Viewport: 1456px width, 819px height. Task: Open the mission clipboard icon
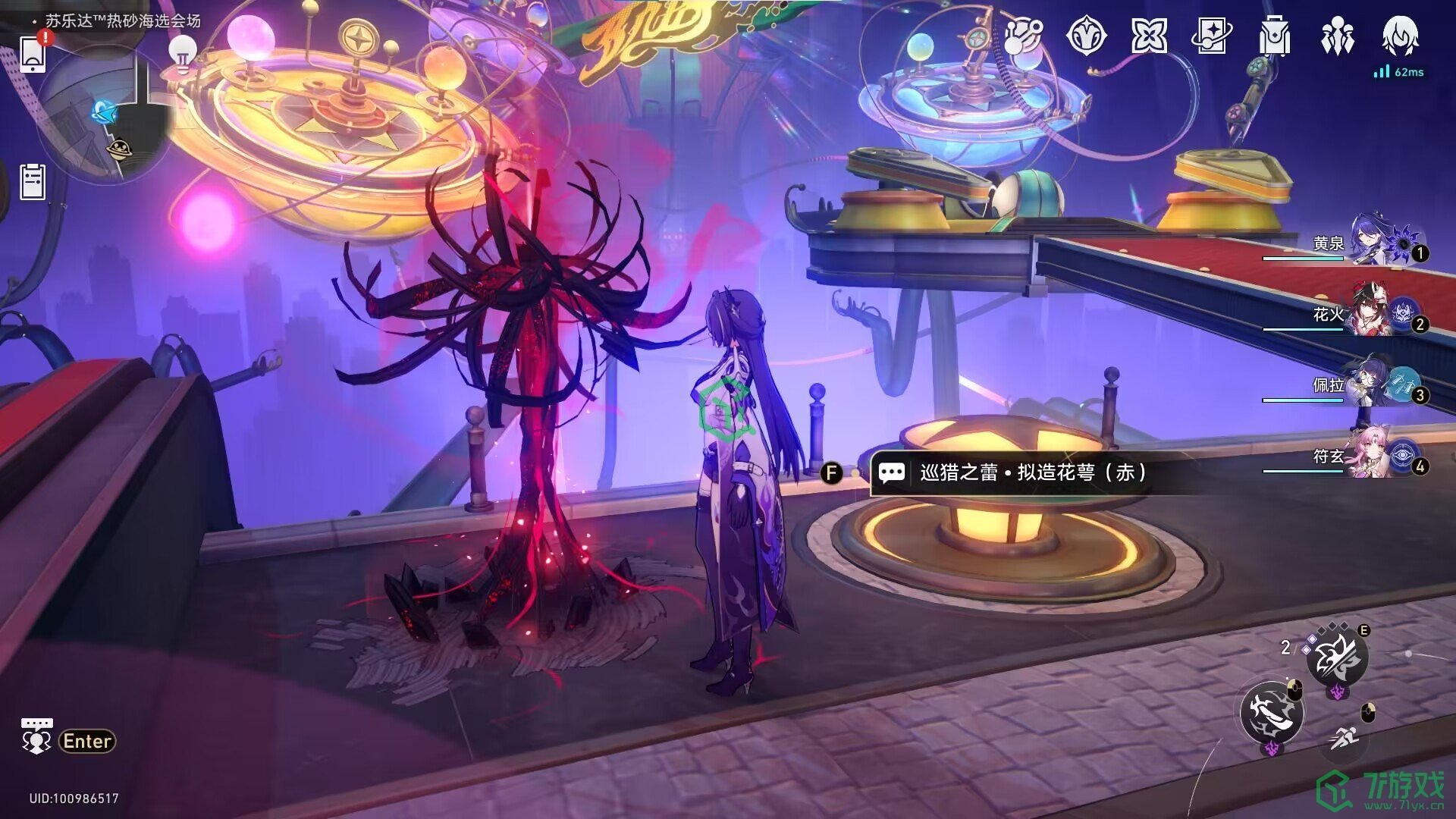tap(33, 182)
